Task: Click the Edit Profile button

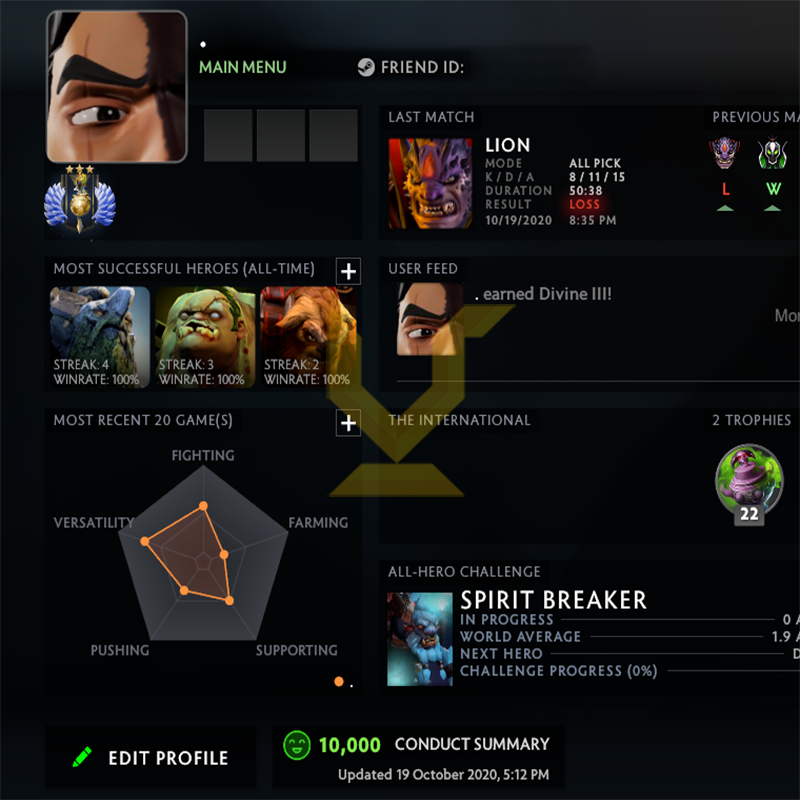Action: point(150,758)
